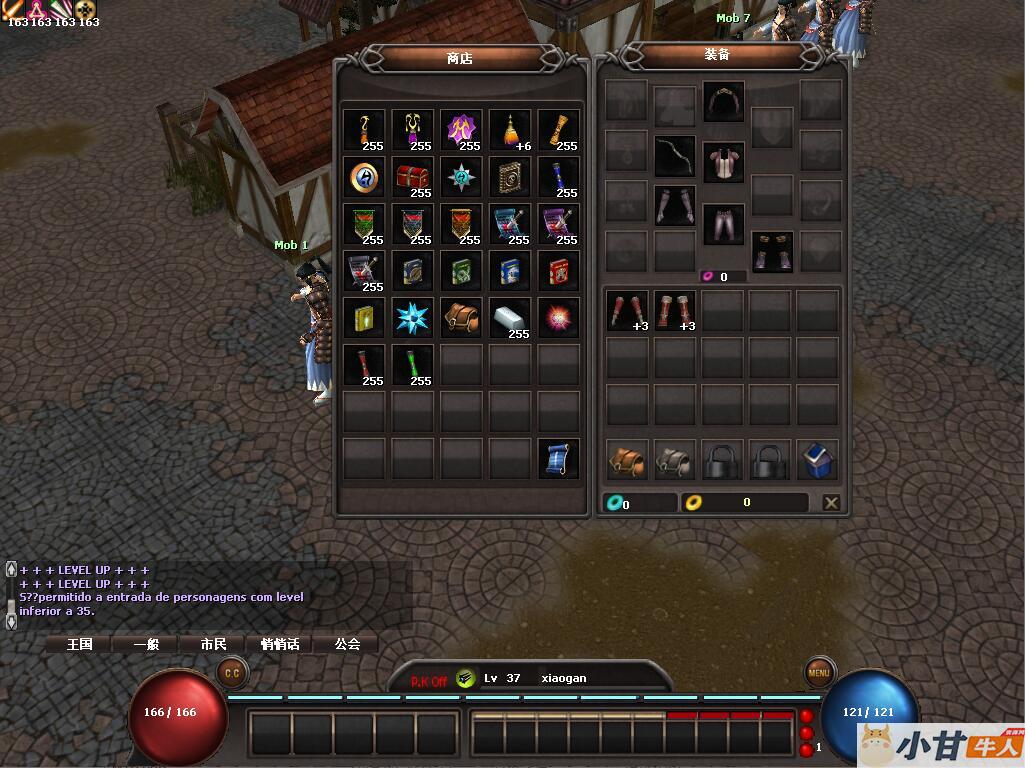Pick the silver ingot shop item

510,318
